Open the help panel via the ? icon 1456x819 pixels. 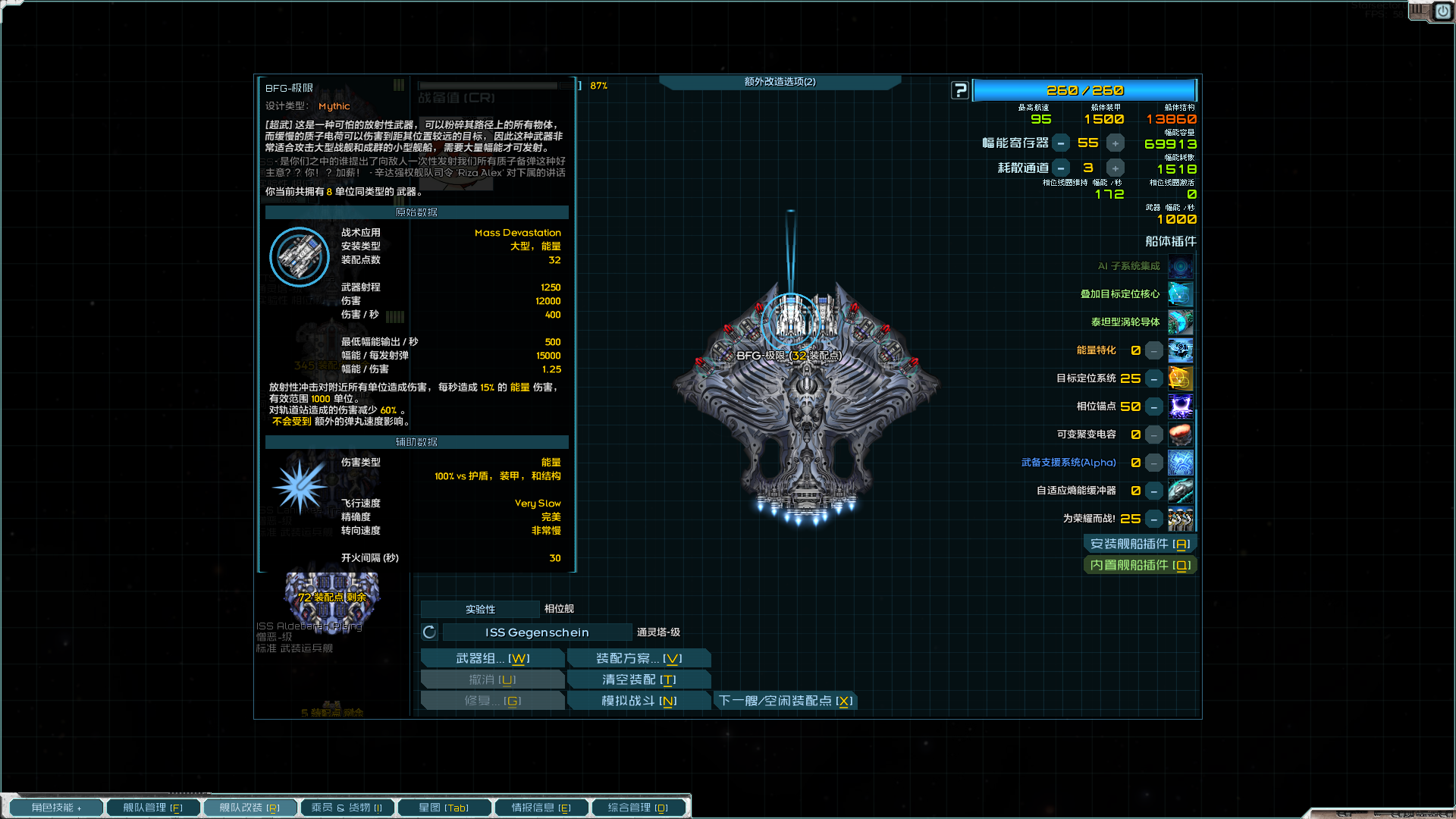pyautogui.click(x=960, y=90)
